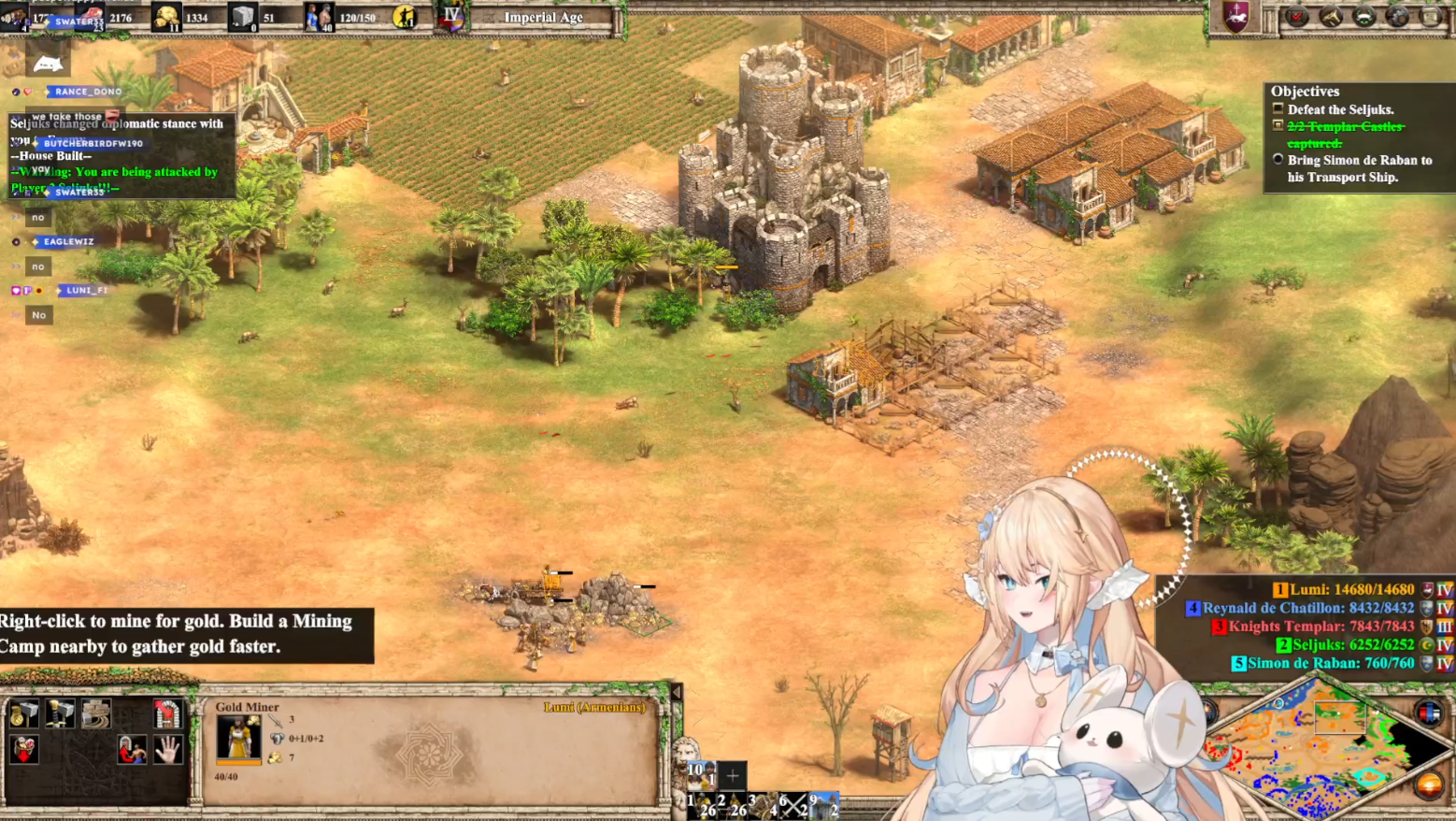Select control group 9 castle group
Image resolution: width=1456 pixels, height=821 pixels.
pos(822,804)
